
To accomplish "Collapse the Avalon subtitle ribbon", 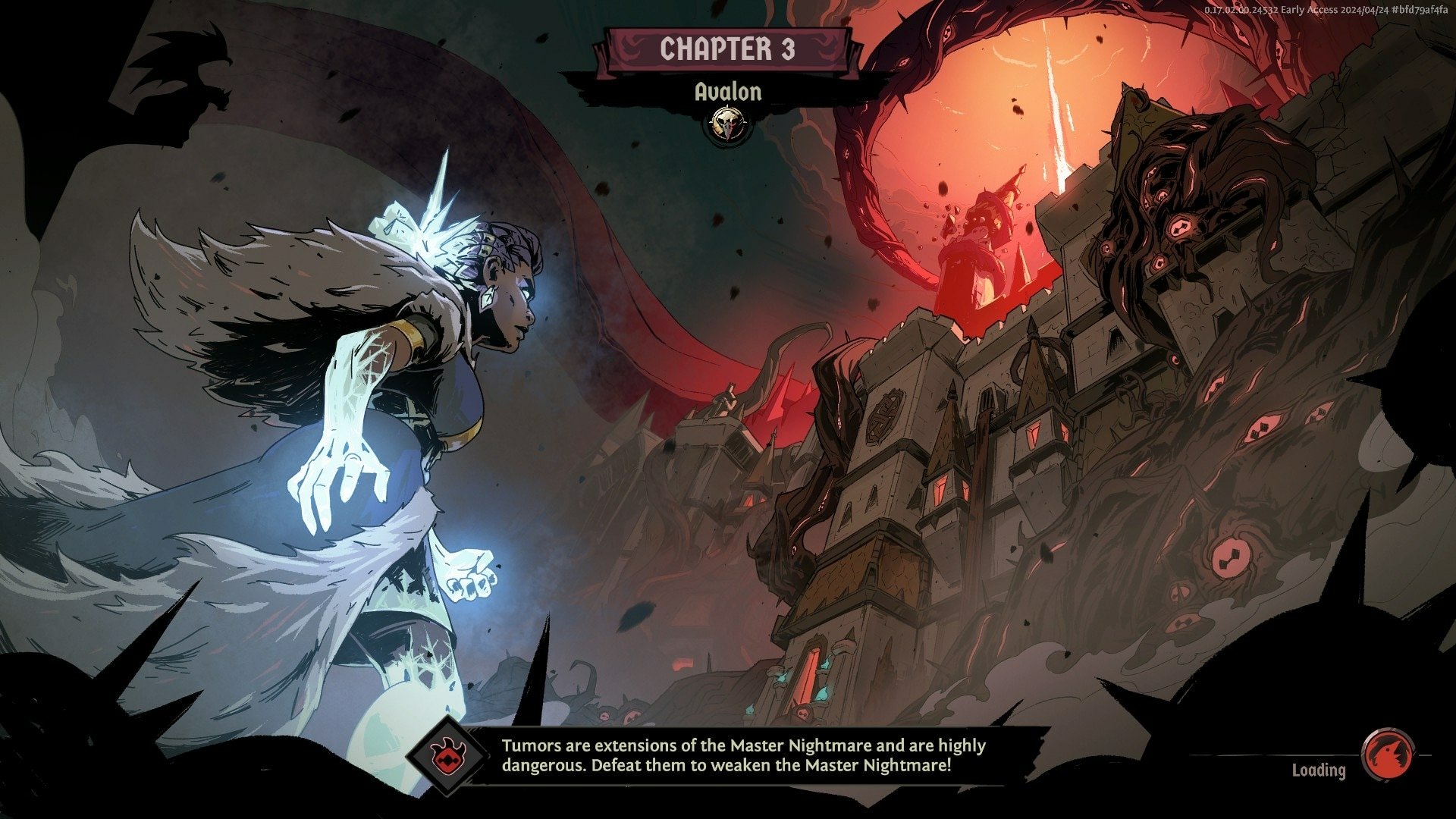I will click(x=728, y=91).
